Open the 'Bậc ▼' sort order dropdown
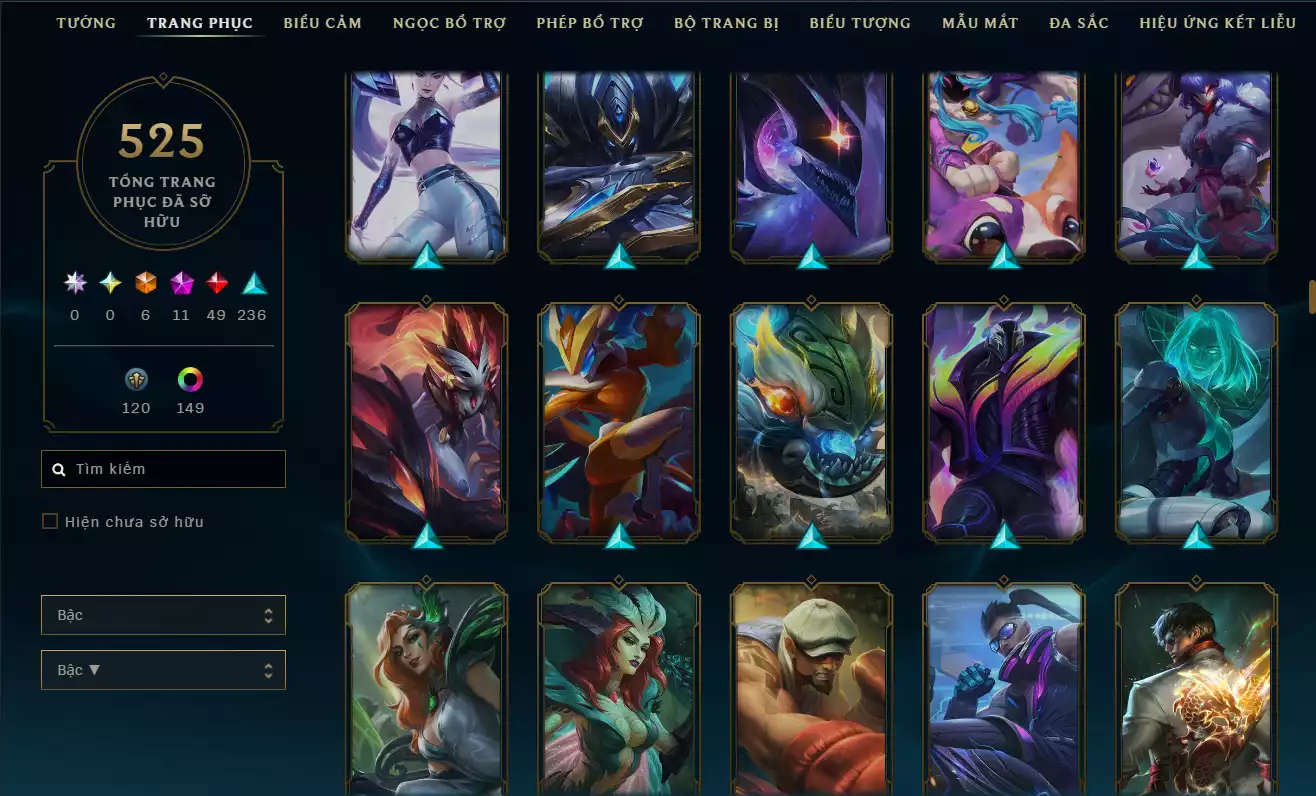Image resolution: width=1316 pixels, height=796 pixels. 163,670
